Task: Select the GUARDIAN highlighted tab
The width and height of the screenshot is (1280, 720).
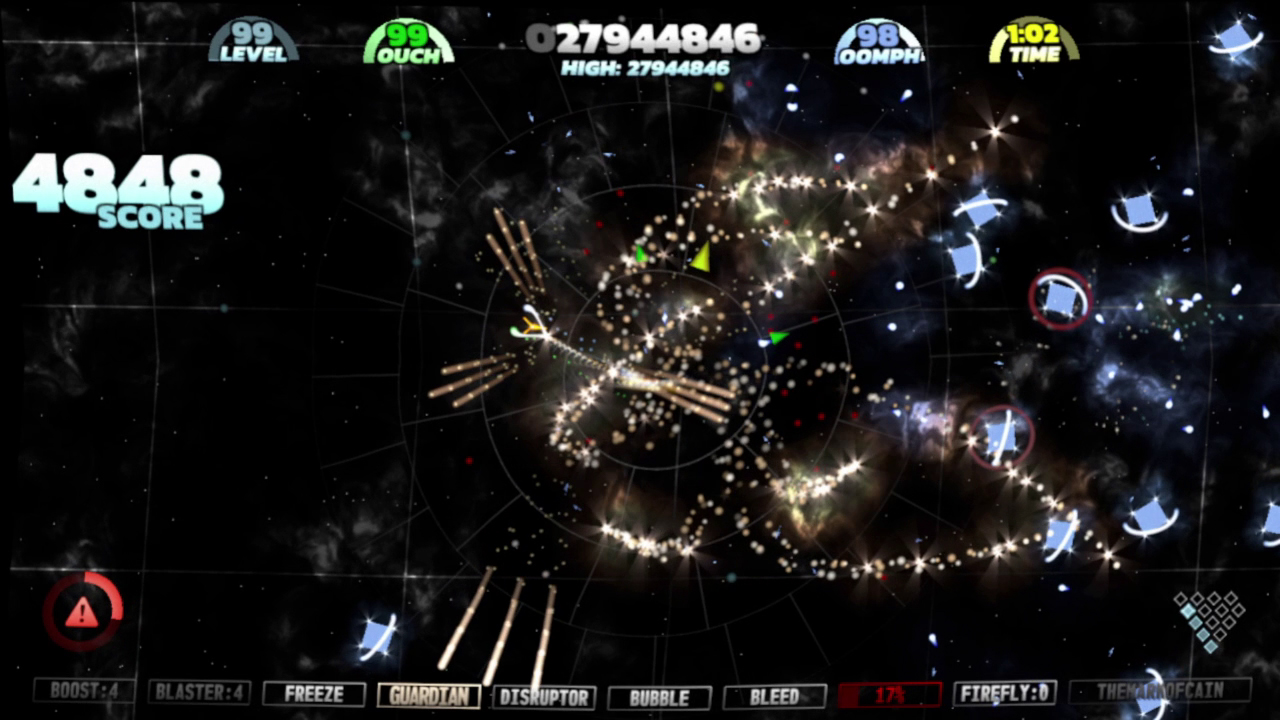Action: (x=429, y=696)
